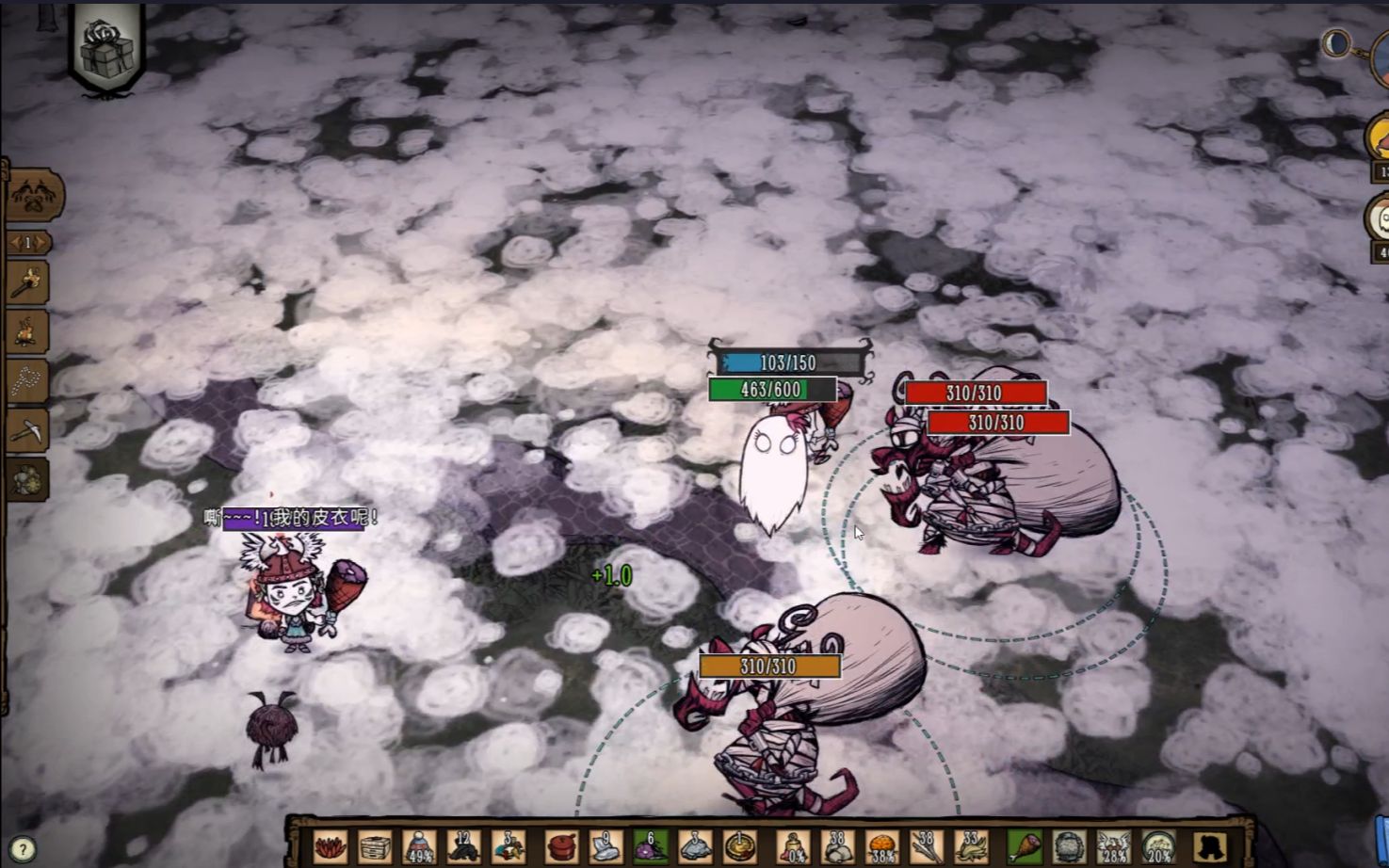Open the rocks pile crafting tab
The image size is (1389, 868).
(x=29, y=479)
